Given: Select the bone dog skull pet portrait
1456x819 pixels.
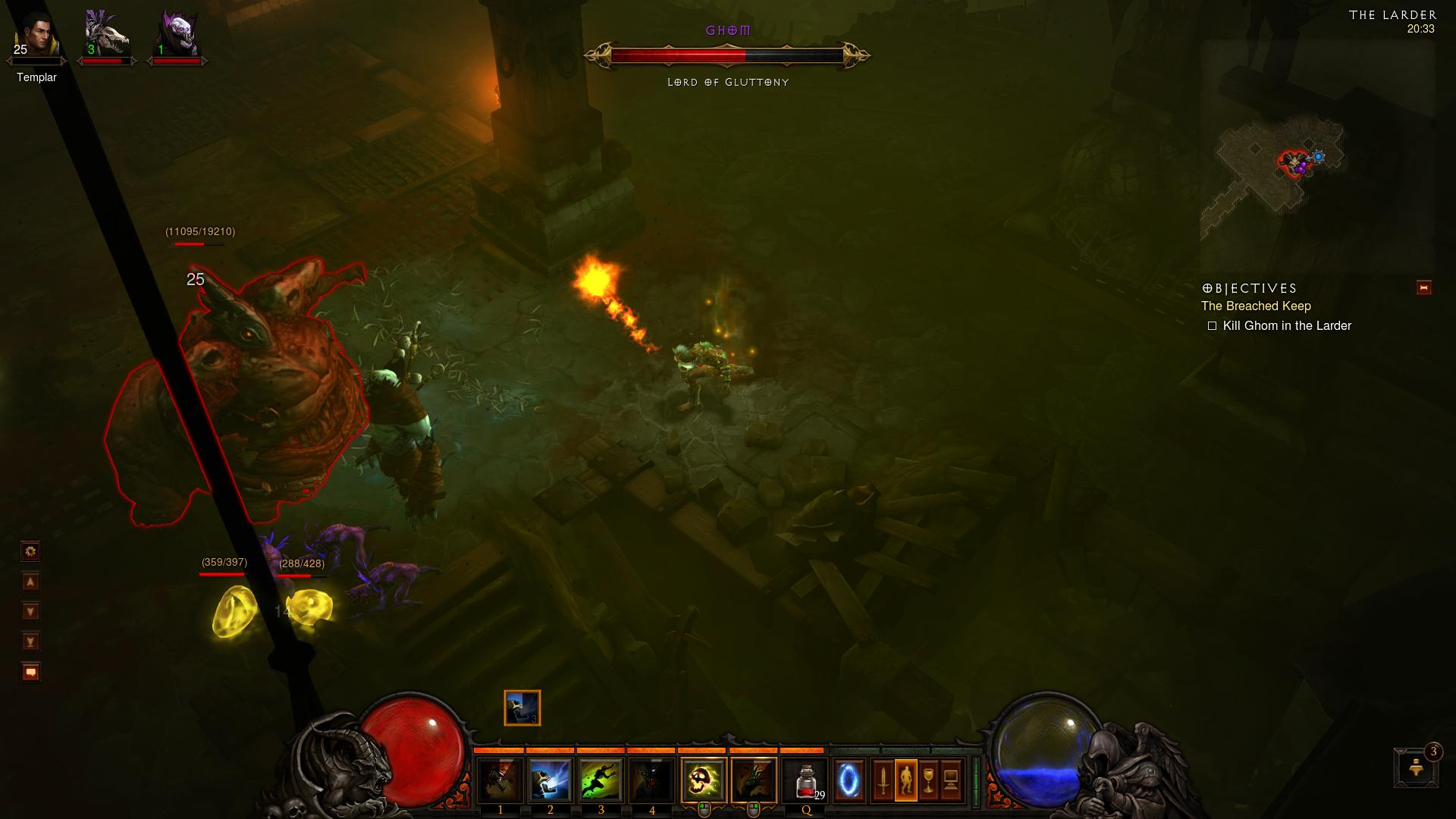Looking at the screenshot, I should tap(106, 36).
